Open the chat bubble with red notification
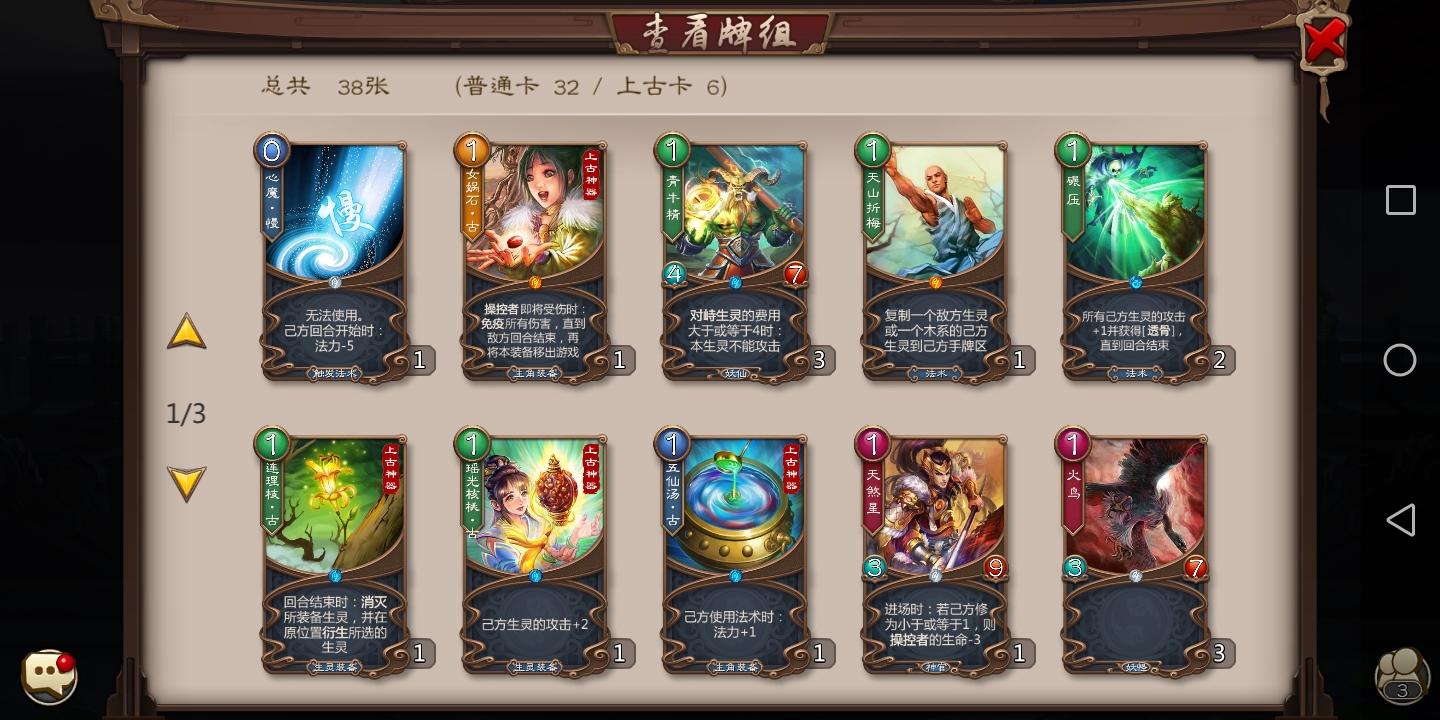This screenshot has height=720, width=1440. [48, 677]
